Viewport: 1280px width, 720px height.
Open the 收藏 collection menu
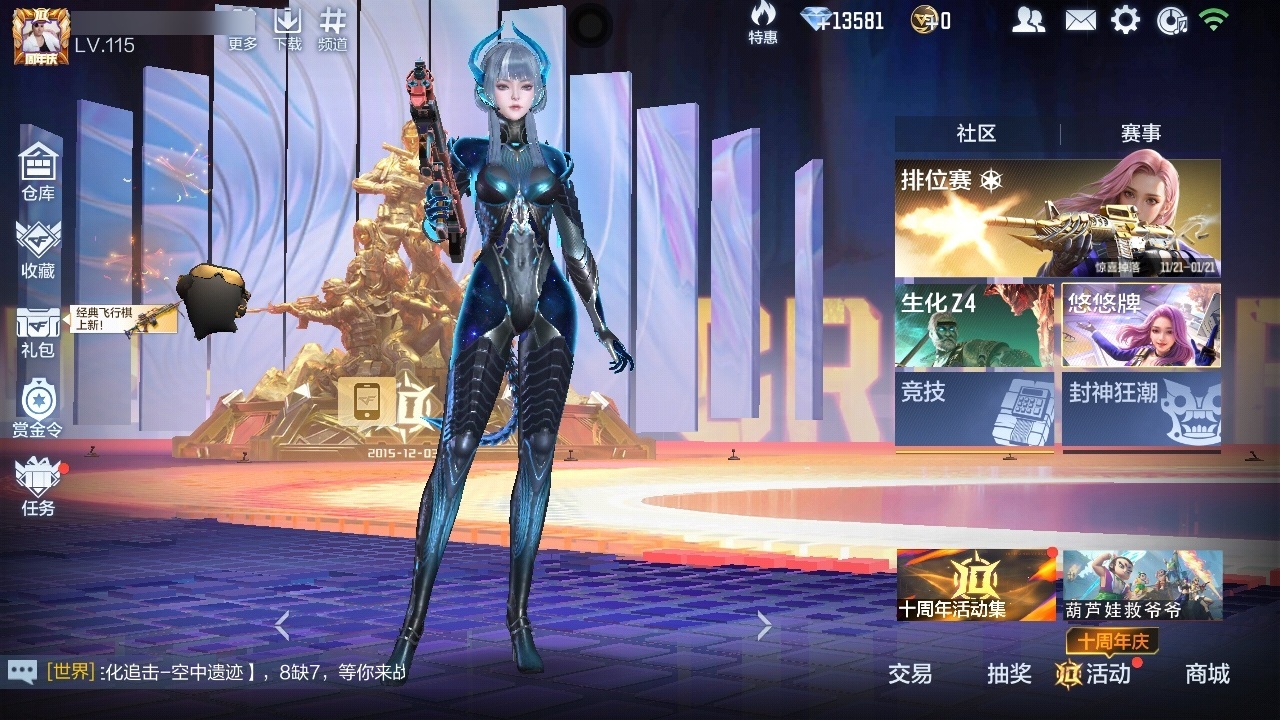tap(38, 248)
